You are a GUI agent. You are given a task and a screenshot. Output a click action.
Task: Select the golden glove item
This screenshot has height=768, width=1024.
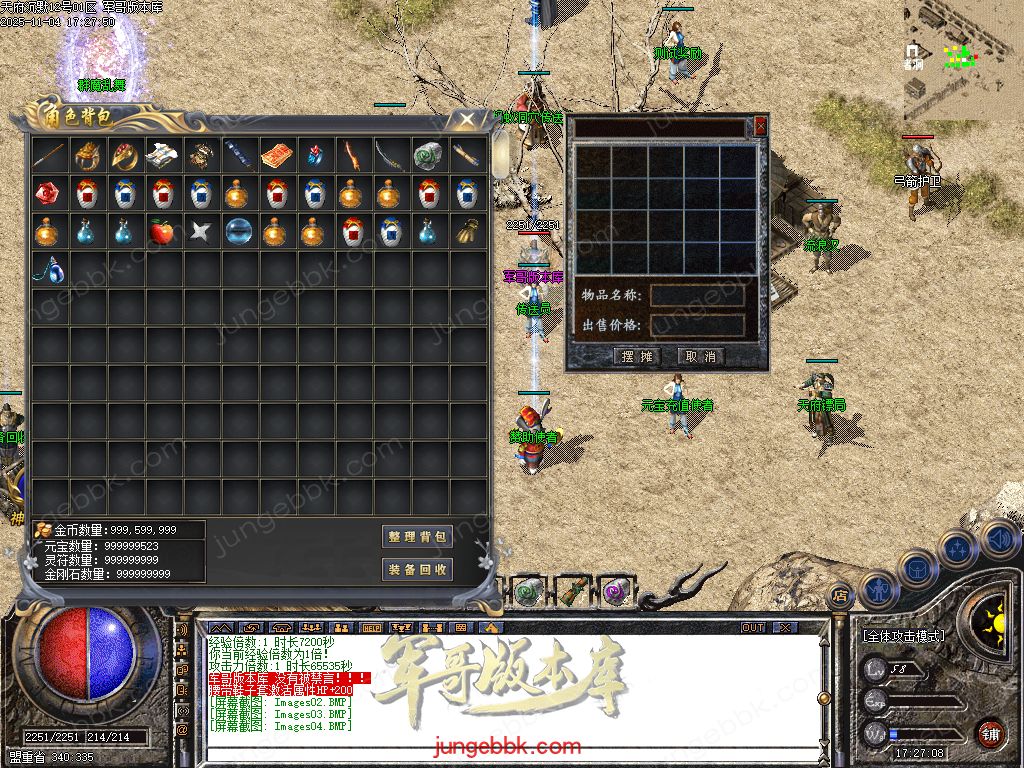[x=465, y=232]
